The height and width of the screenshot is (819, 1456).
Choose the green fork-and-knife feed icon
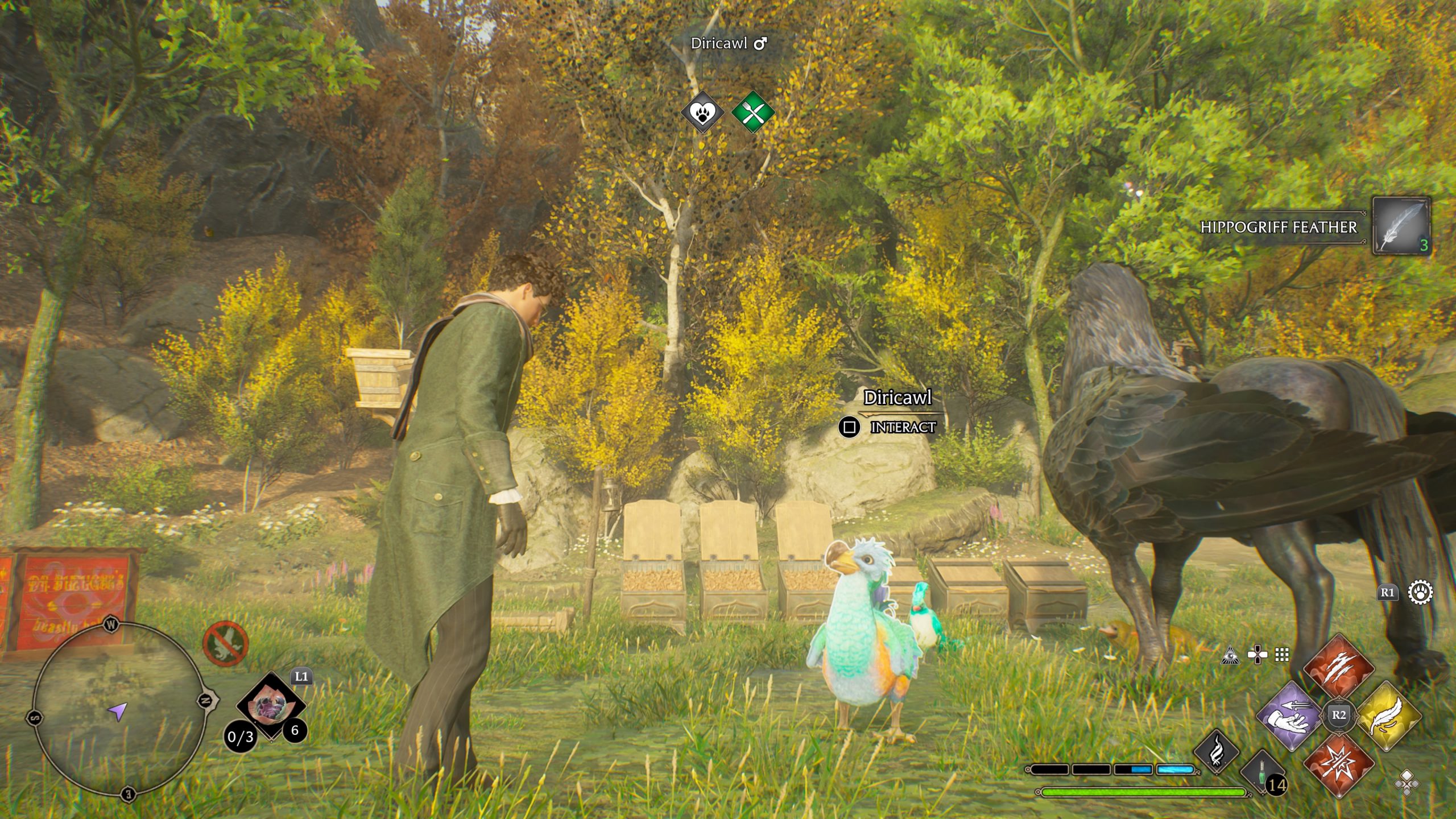[752, 112]
